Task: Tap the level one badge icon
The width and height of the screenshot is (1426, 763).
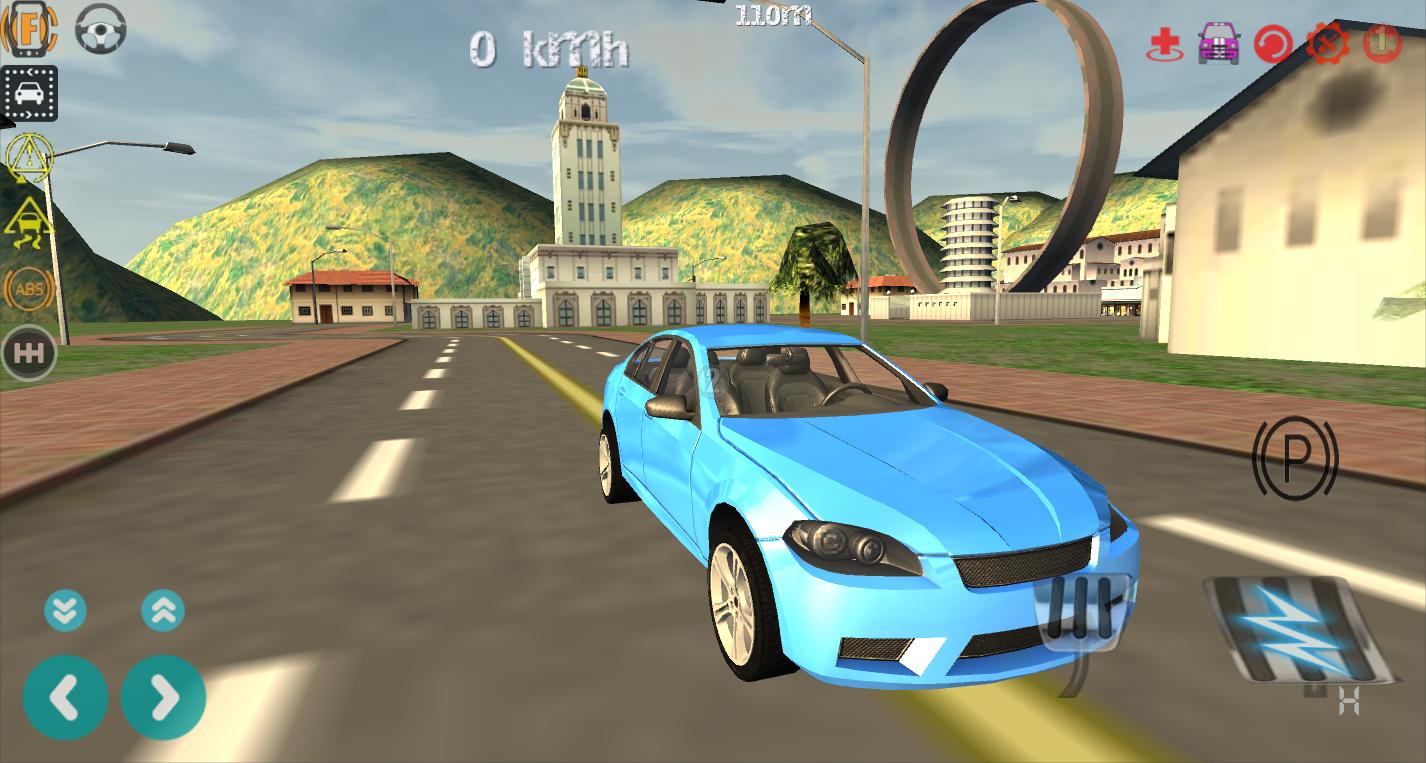Action: [x=1383, y=44]
